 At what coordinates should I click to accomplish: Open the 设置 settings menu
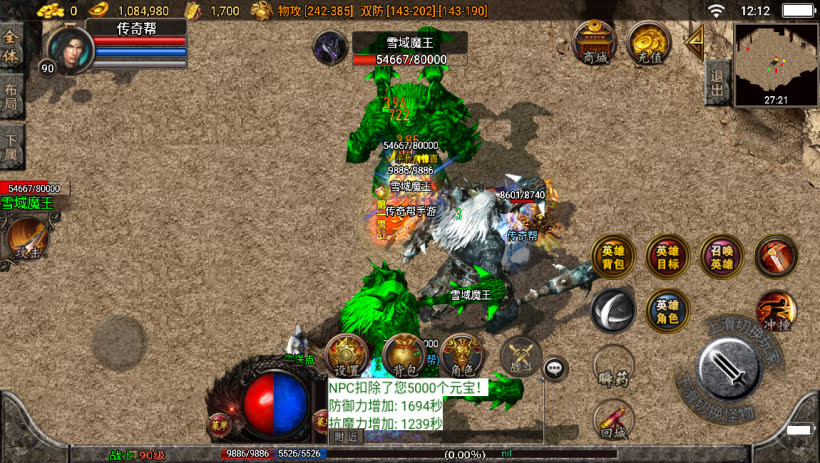point(347,356)
